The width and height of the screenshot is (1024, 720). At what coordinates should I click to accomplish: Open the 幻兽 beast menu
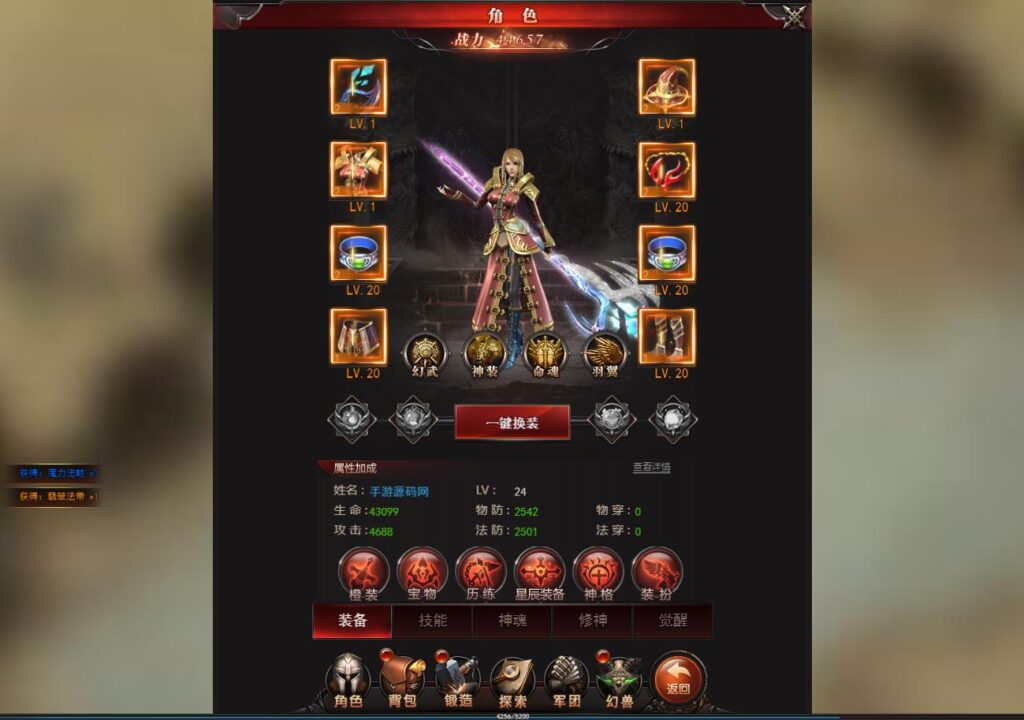pyautogui.click(x=621, y=680)
